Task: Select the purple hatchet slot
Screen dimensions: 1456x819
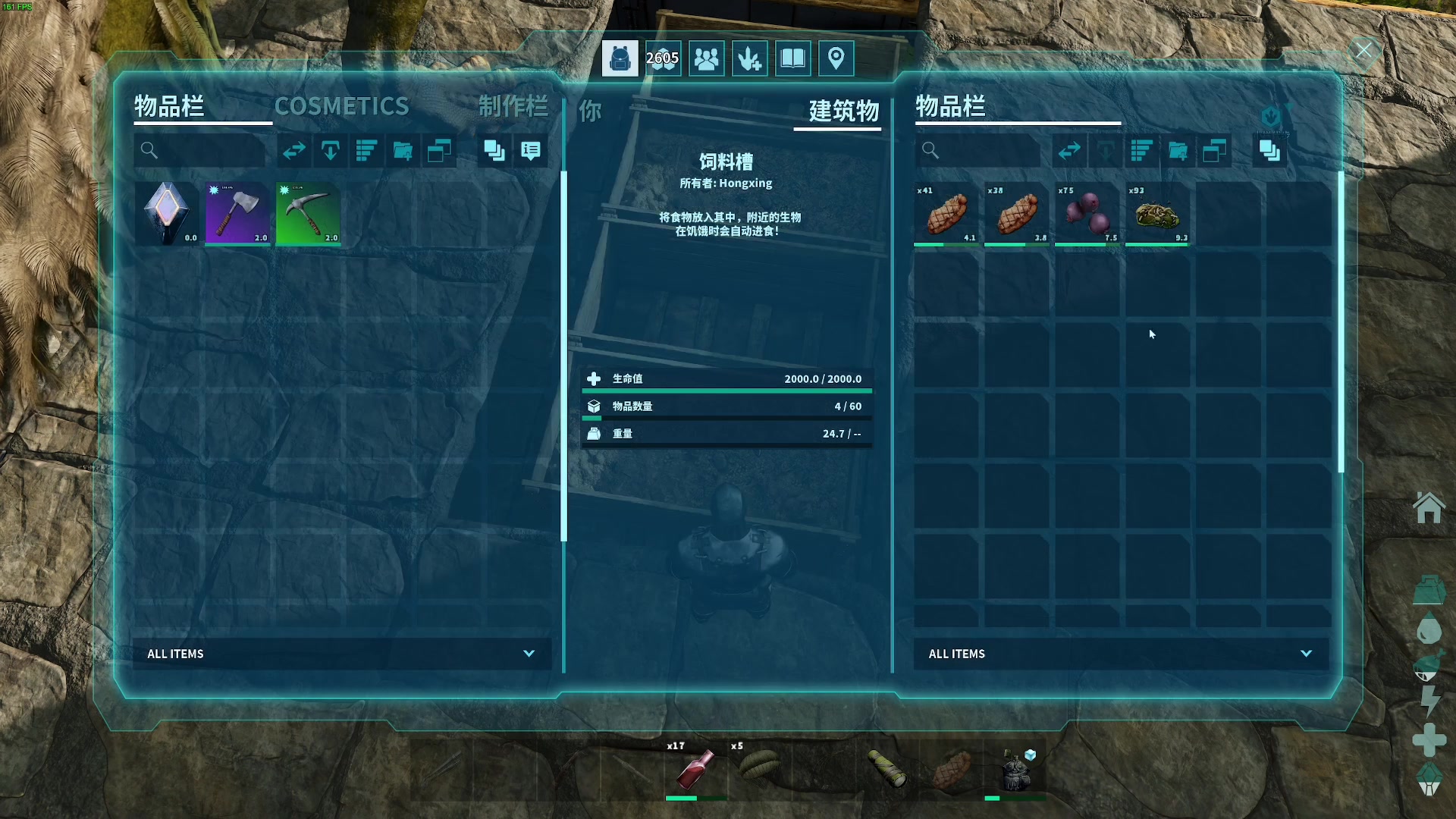Action: coord(237,214)
